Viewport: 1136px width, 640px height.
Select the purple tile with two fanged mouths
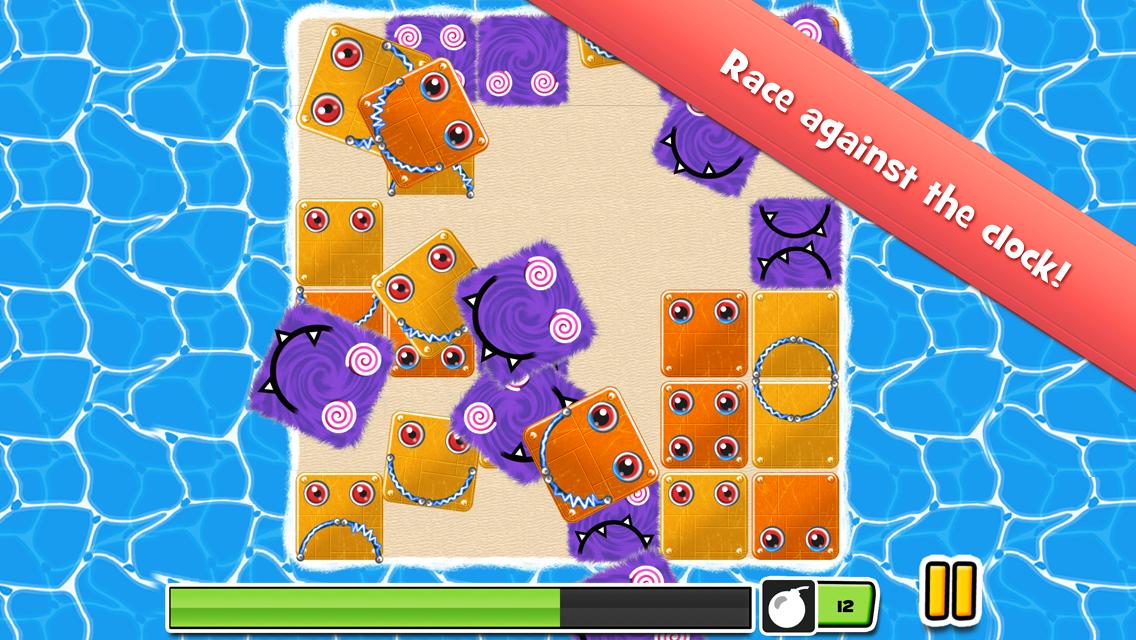point(793,243)
